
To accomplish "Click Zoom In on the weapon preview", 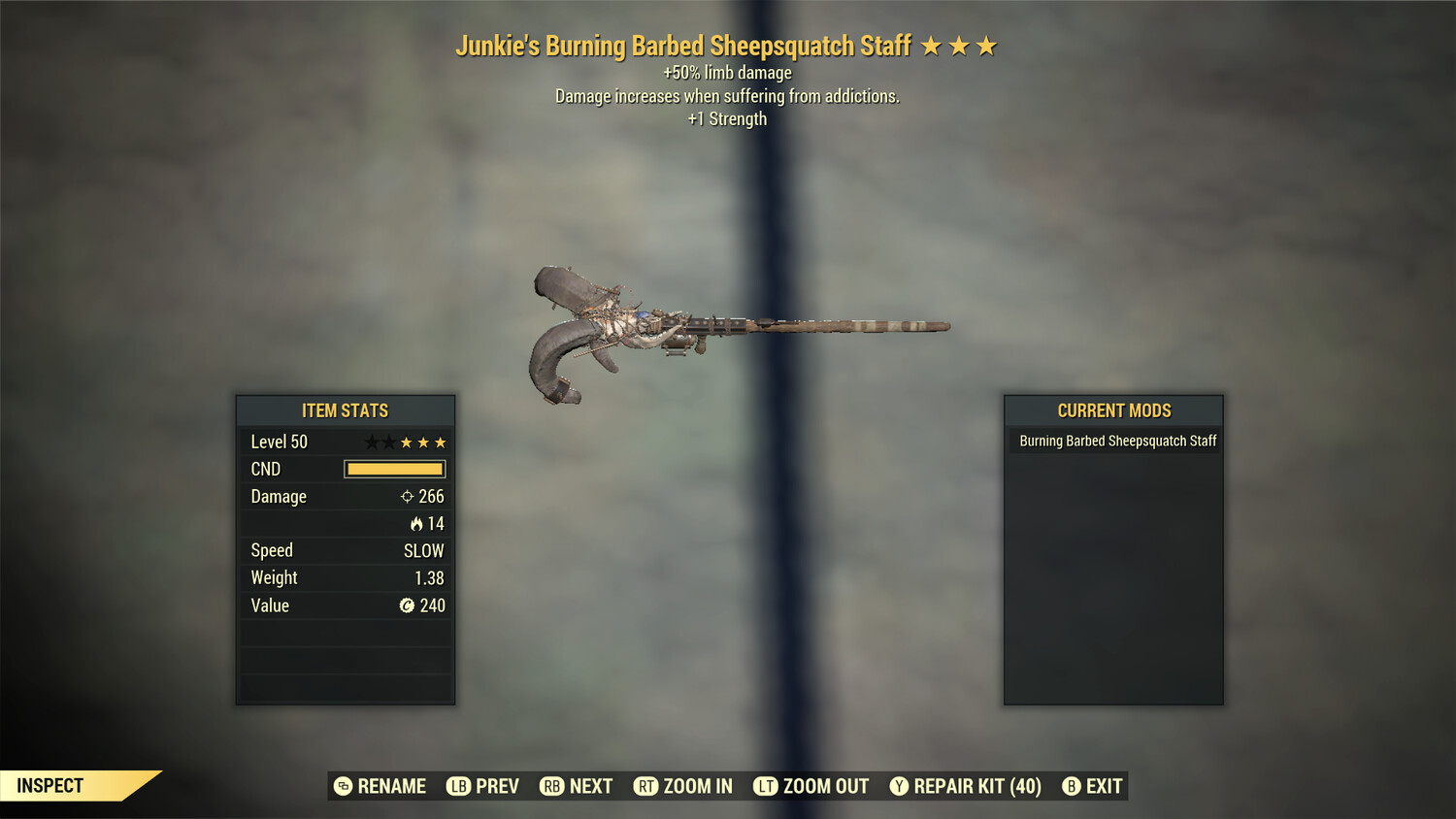I will point(683,786).
